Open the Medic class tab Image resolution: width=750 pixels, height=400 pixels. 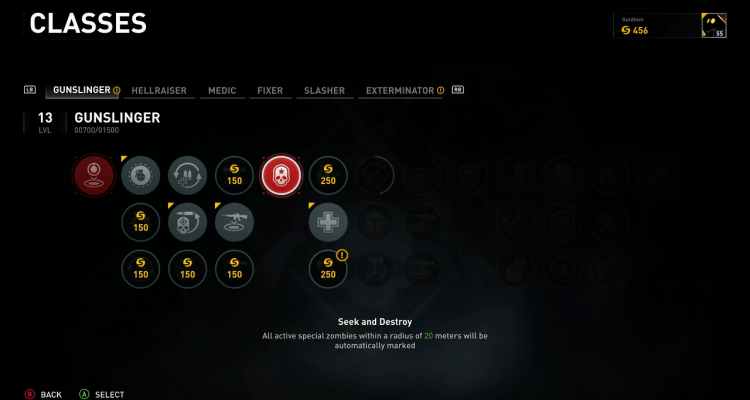[222, 90]
